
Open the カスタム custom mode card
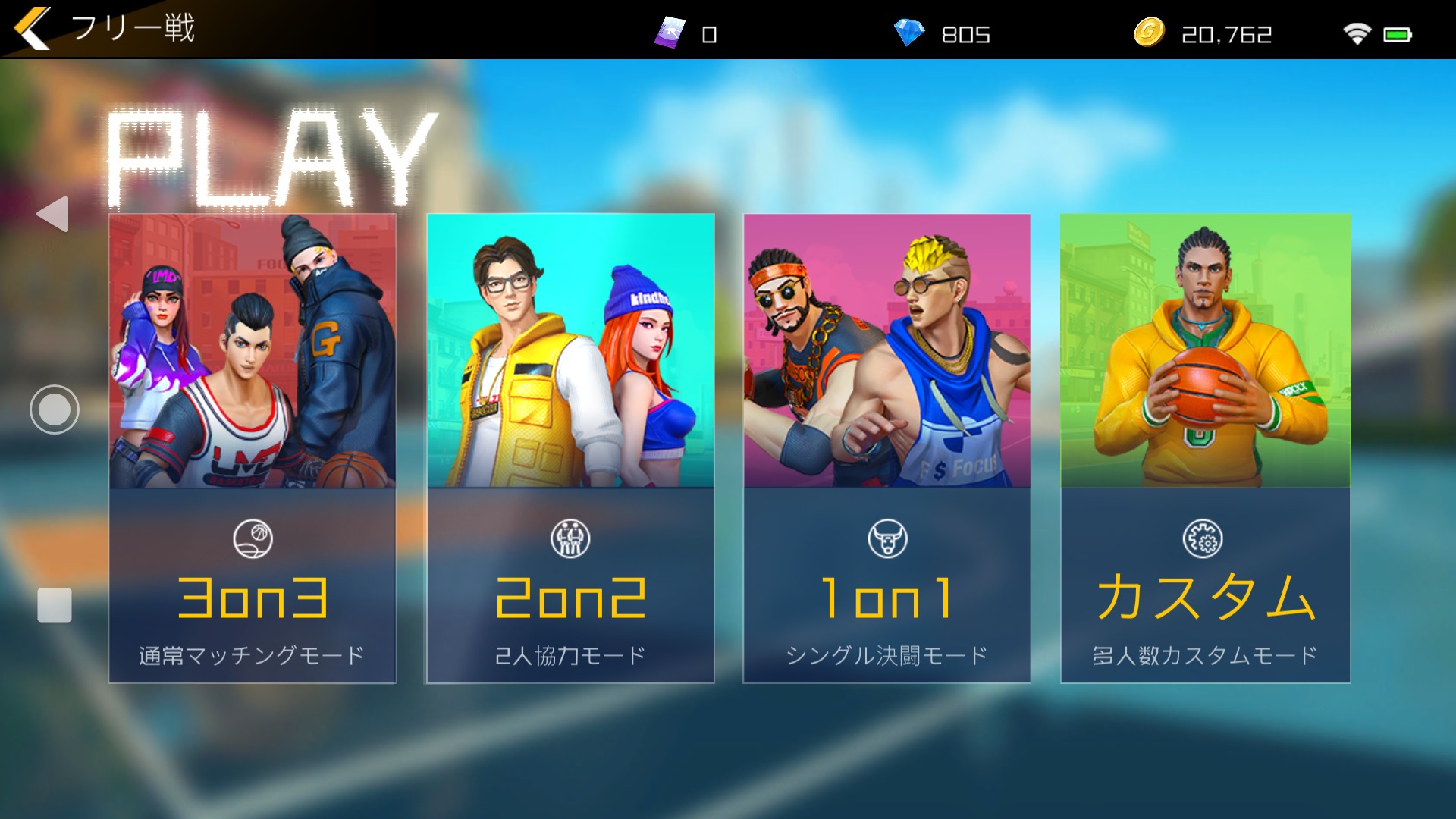tap(1205, 447)
